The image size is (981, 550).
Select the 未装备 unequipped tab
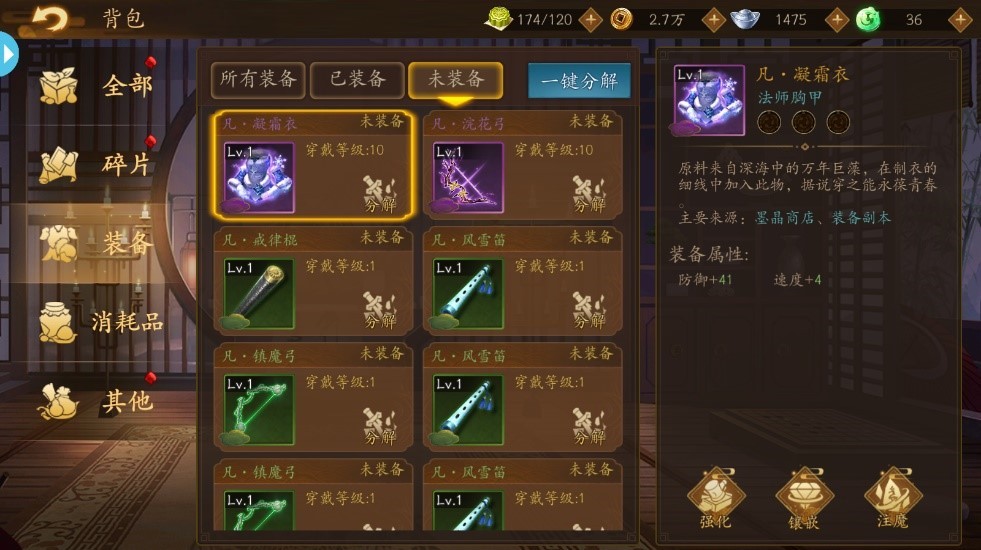pos(455,80)
